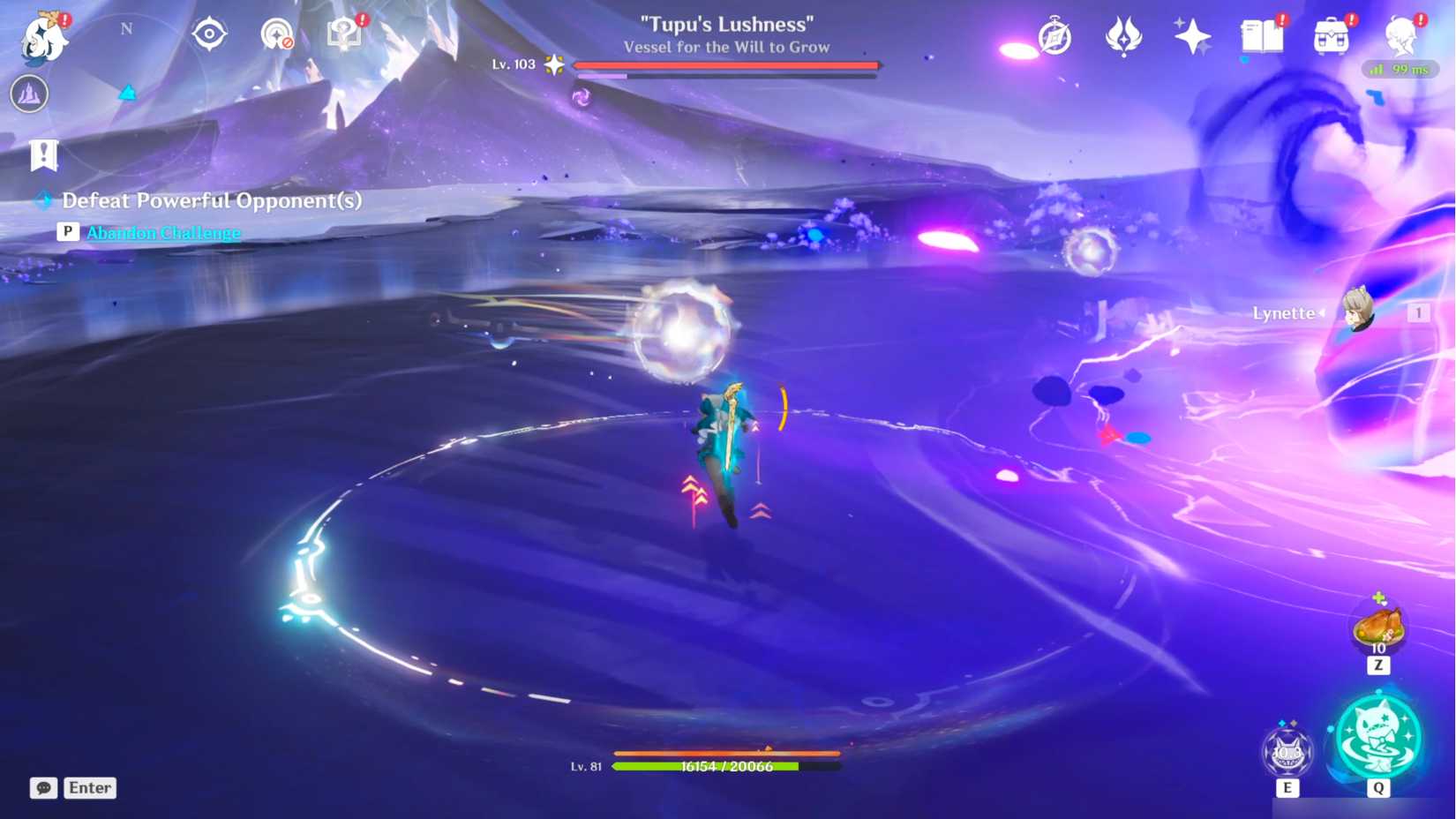The height and width of the screenshot is (819, 1456).
Task: Open chat via the Enter button
Action: coord(89,787)
